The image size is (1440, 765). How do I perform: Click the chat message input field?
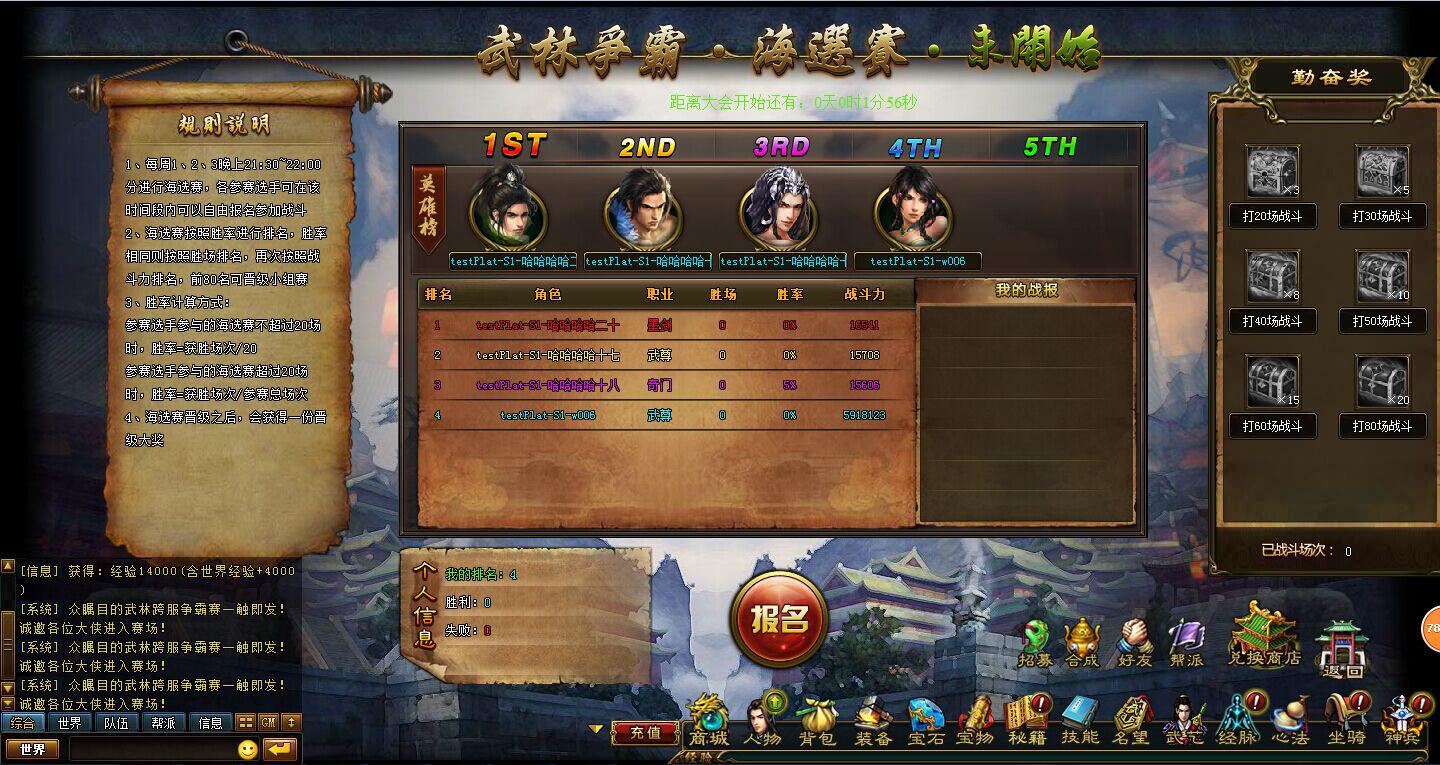(x=150, y=749)
